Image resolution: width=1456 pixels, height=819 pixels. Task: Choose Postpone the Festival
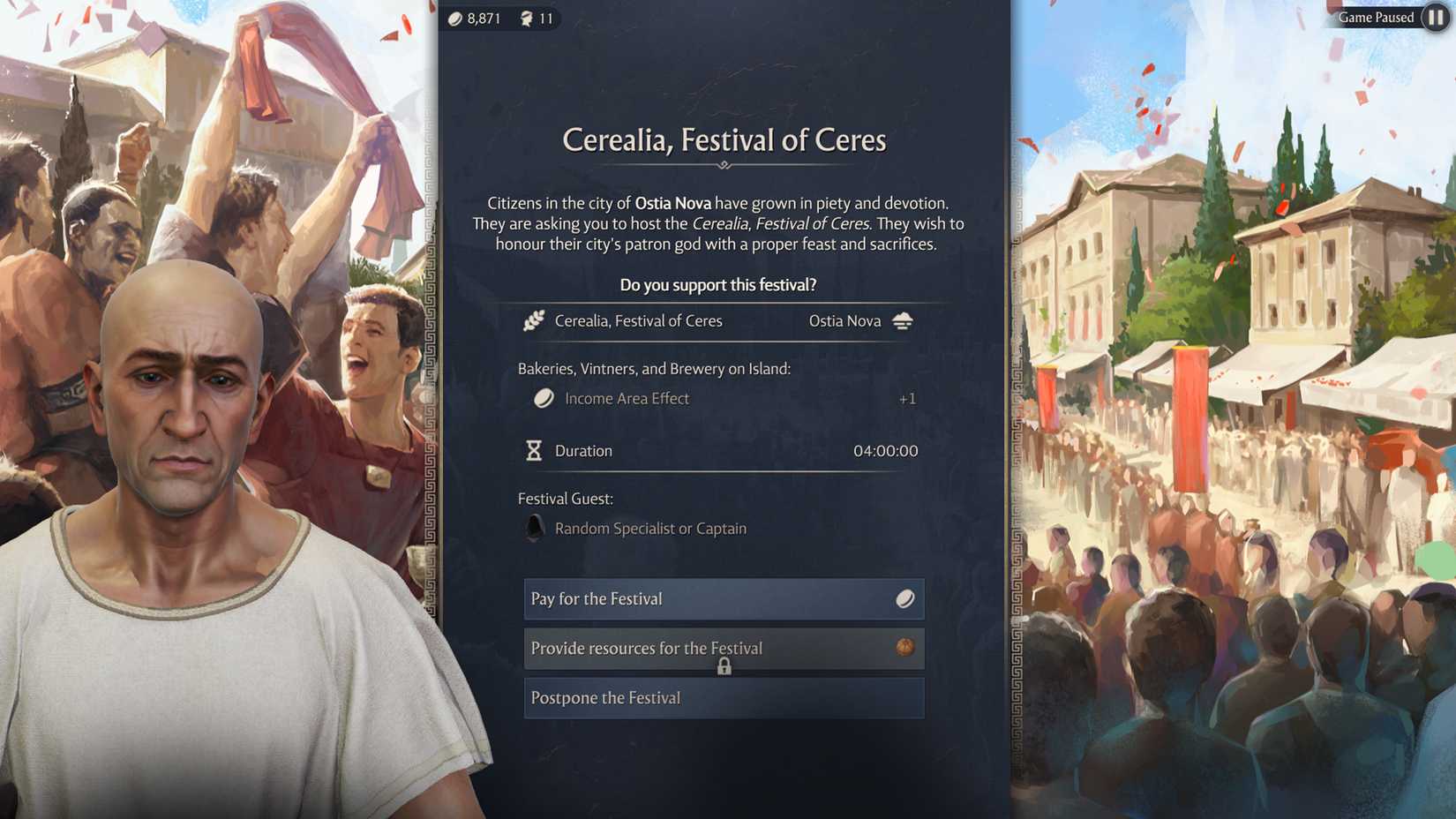click(x=722, y=698)
